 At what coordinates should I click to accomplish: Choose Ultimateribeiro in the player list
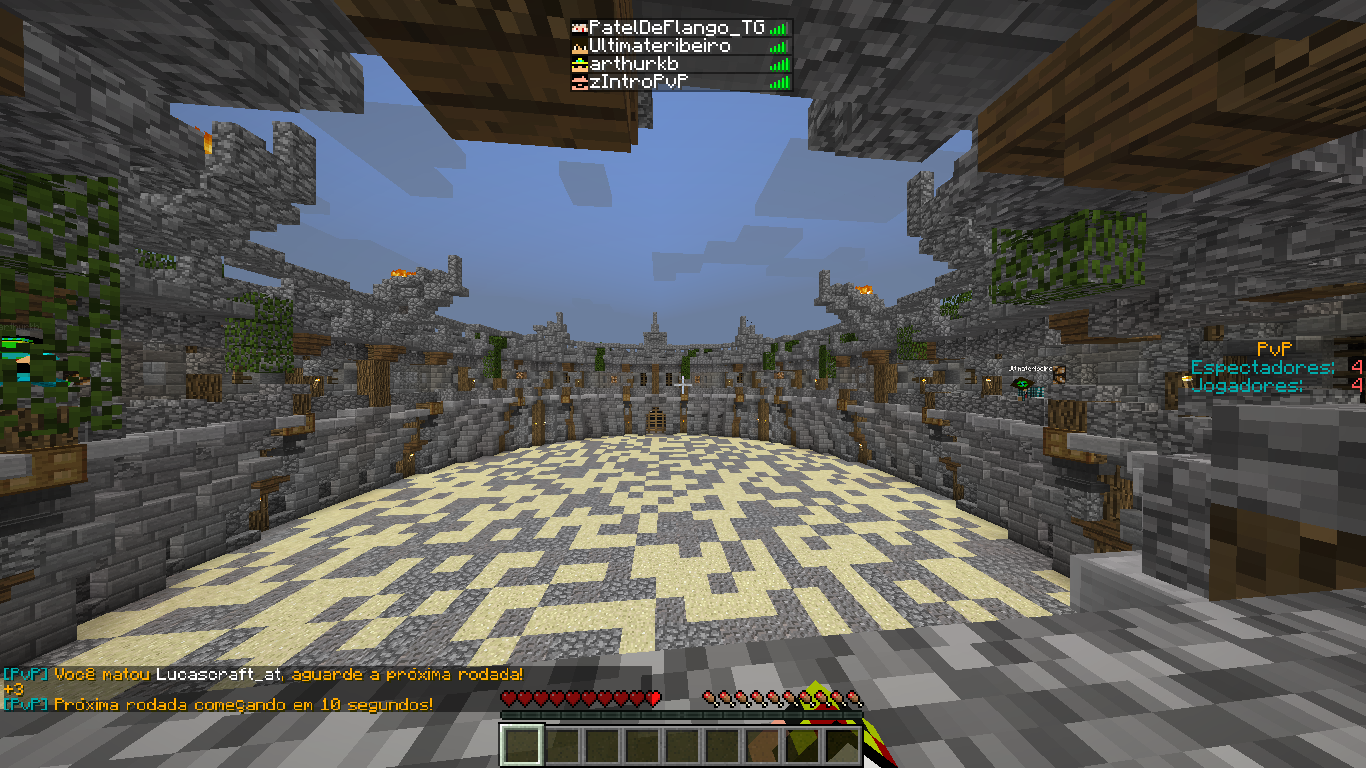pyautogui.click(x=660, y=46)
